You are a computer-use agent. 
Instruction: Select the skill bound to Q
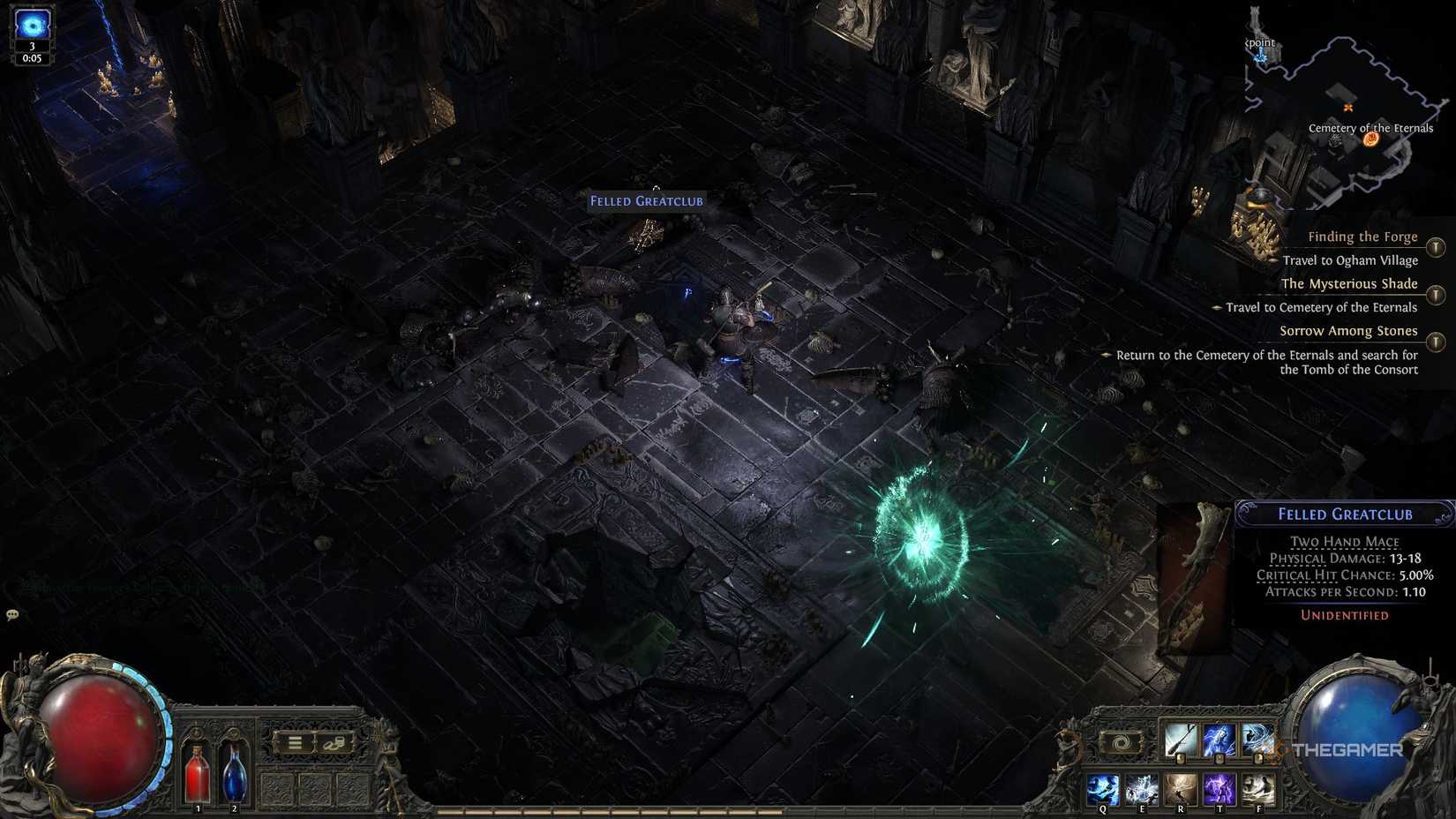click(x=1103, y=788)
